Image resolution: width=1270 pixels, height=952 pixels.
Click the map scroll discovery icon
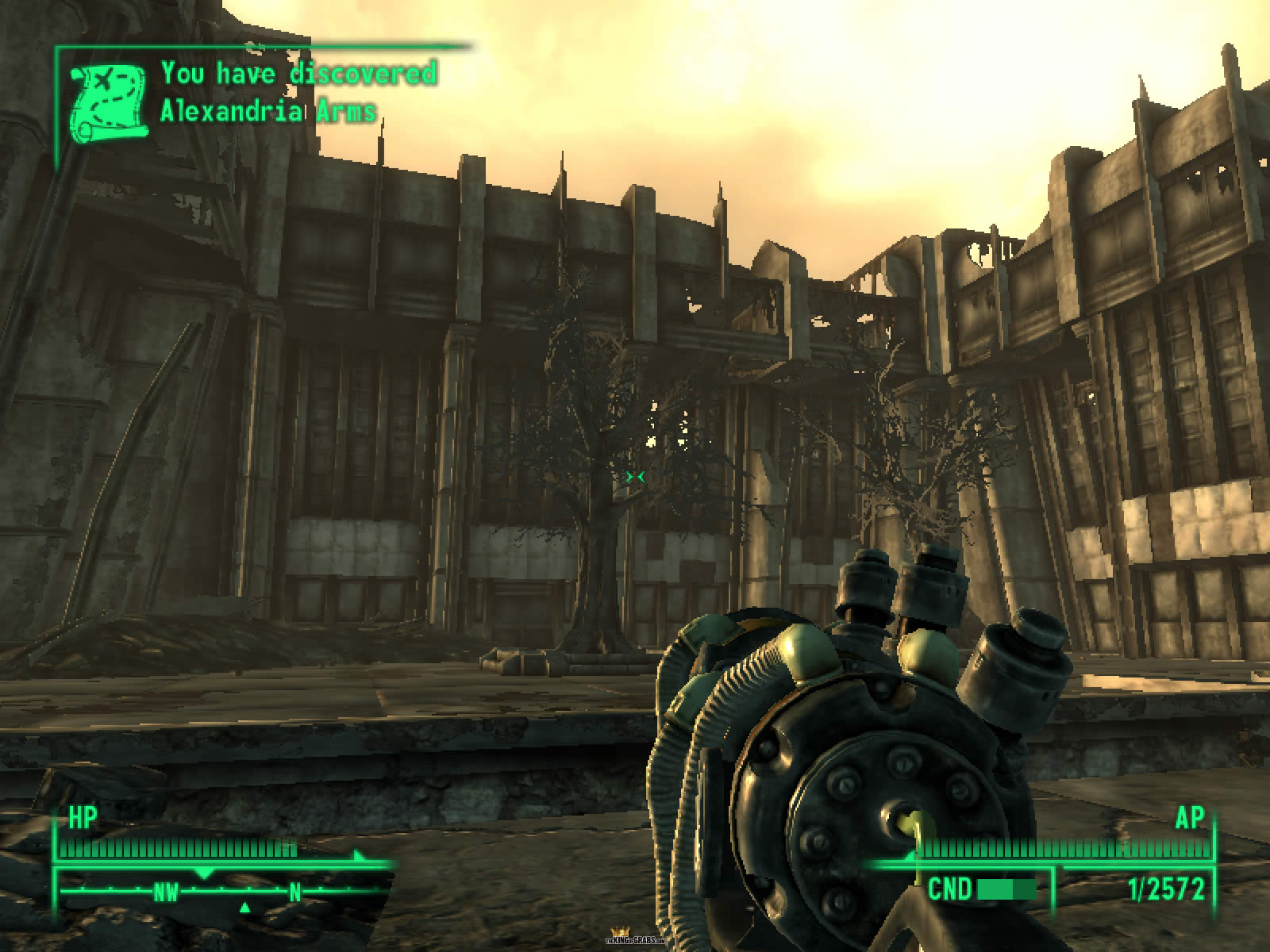point(109,104)
